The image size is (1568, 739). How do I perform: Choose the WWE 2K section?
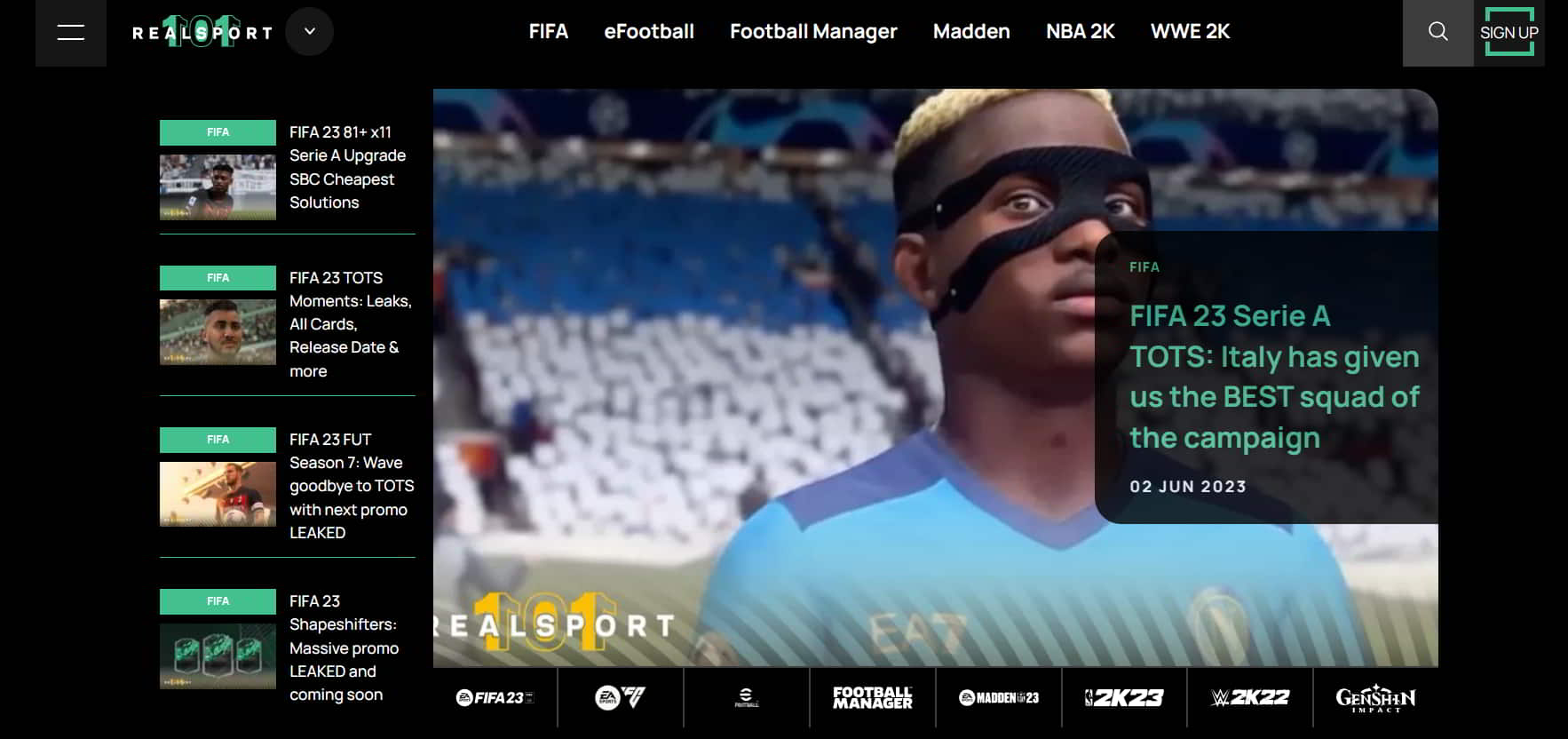1190,32
